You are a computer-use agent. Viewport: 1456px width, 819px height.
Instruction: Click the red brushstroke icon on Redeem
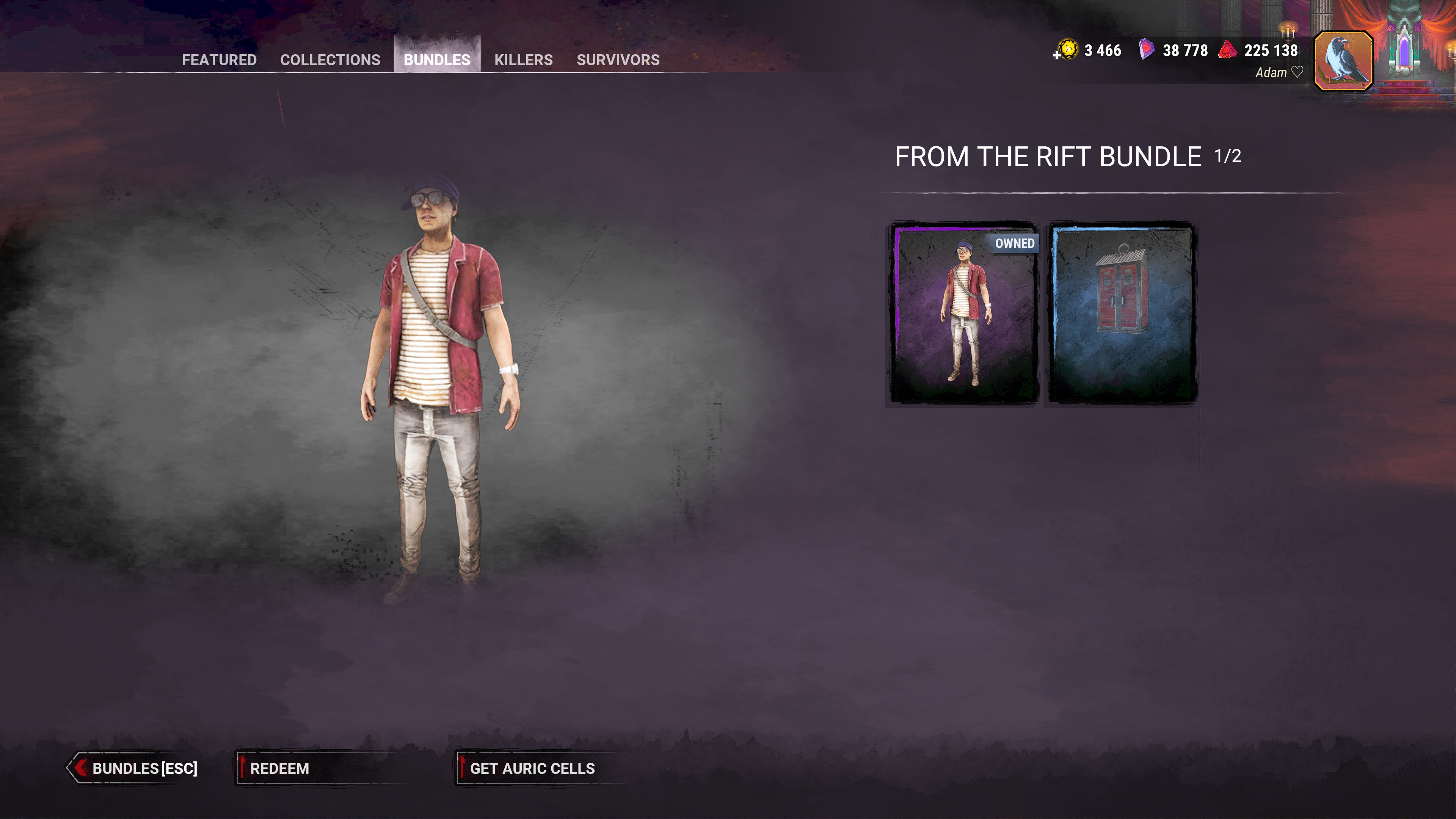[x=243, y=768]
